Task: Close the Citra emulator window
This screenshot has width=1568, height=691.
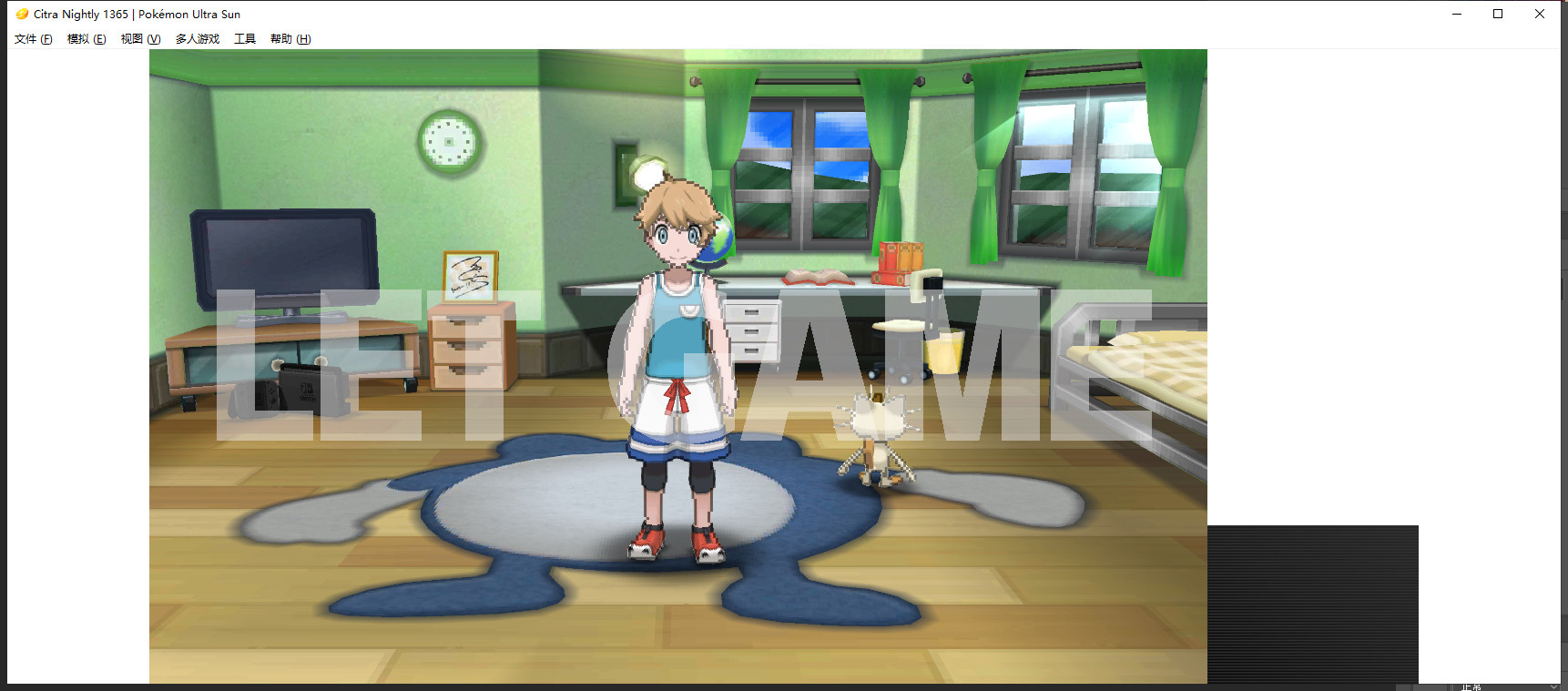Action: click(x=1540, y=14)
